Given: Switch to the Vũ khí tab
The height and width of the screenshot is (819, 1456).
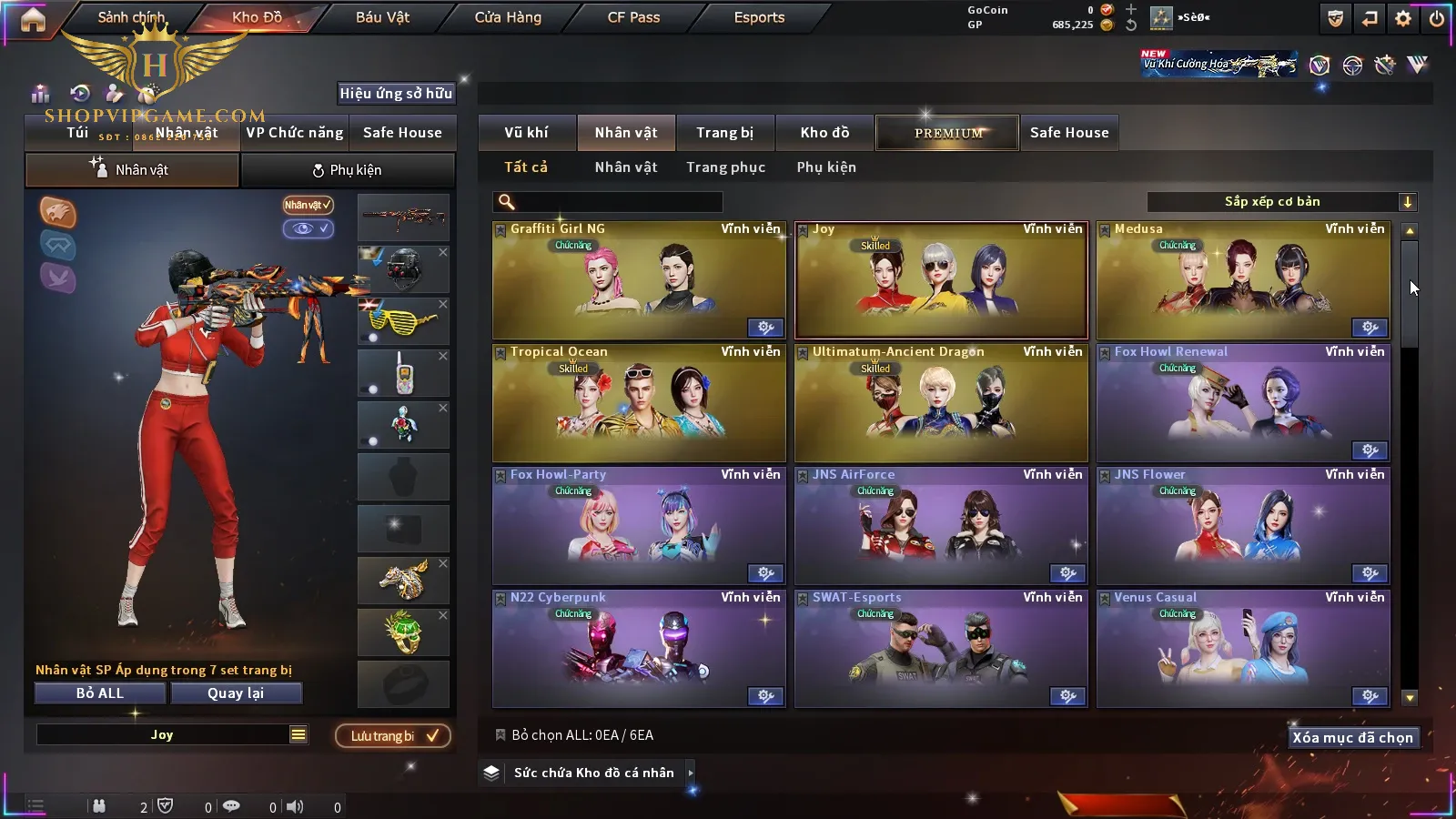Looking at the screenshot, I should click(526, 133).
